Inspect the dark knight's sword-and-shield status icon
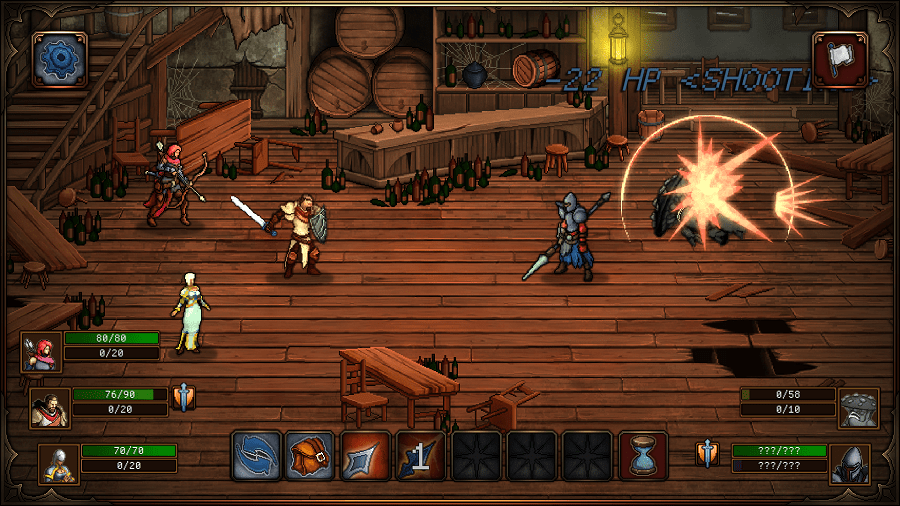900x506 pixels. (x=708, y=454)
